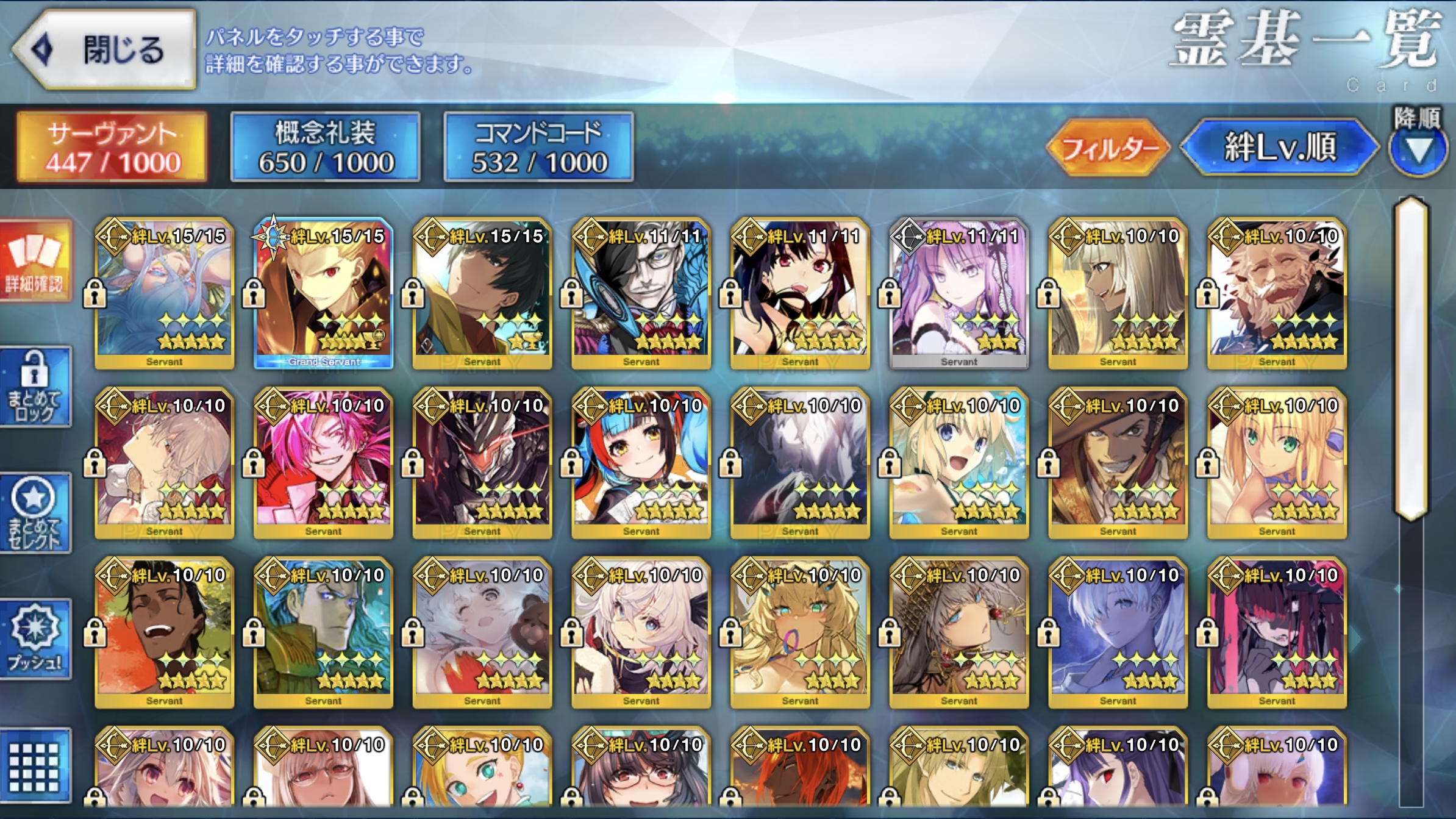Open the 概念礼装 tab
1456x819 pixels.
(326, 147)
